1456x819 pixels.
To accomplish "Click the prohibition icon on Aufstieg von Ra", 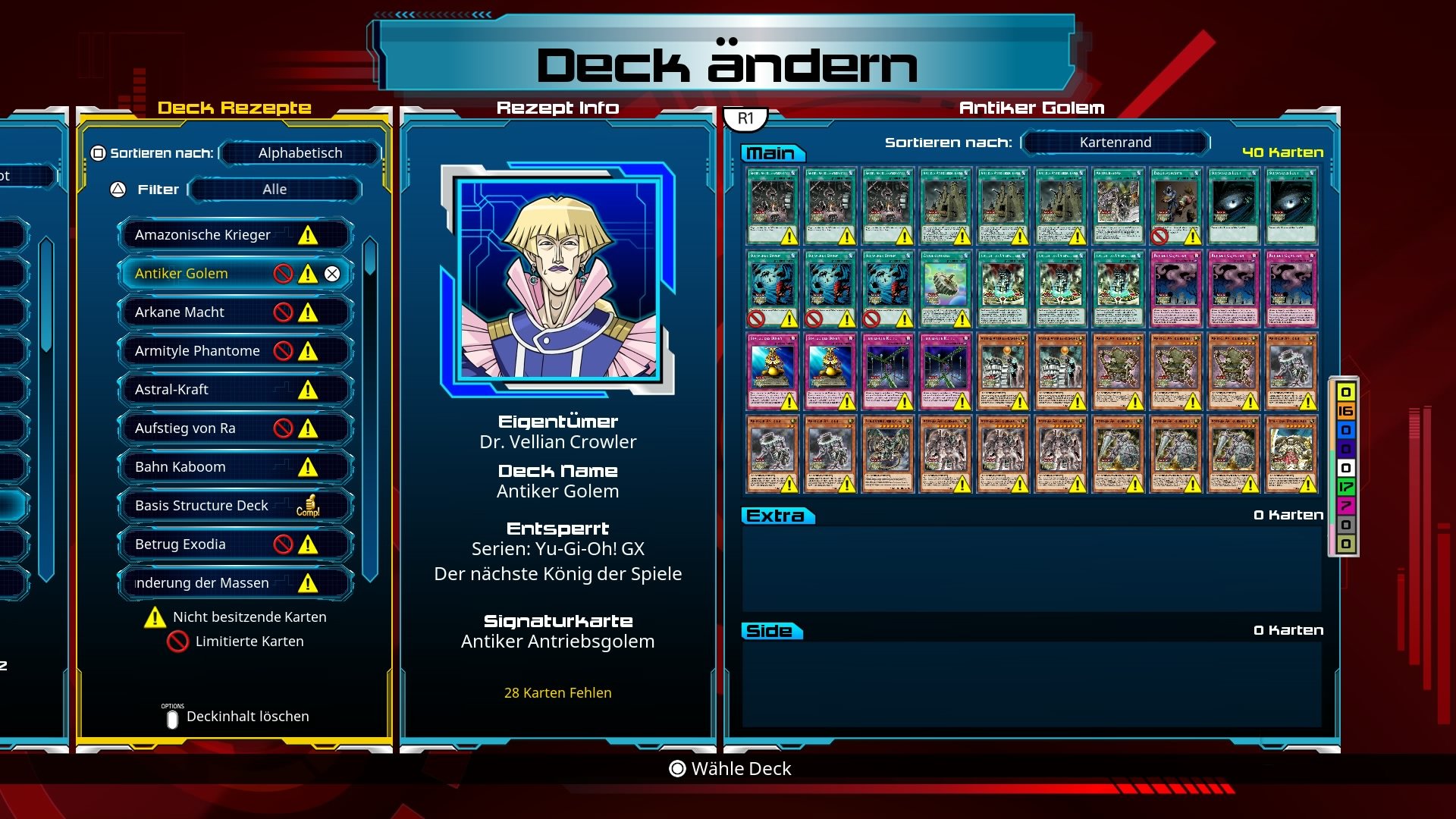I will 284,428.
